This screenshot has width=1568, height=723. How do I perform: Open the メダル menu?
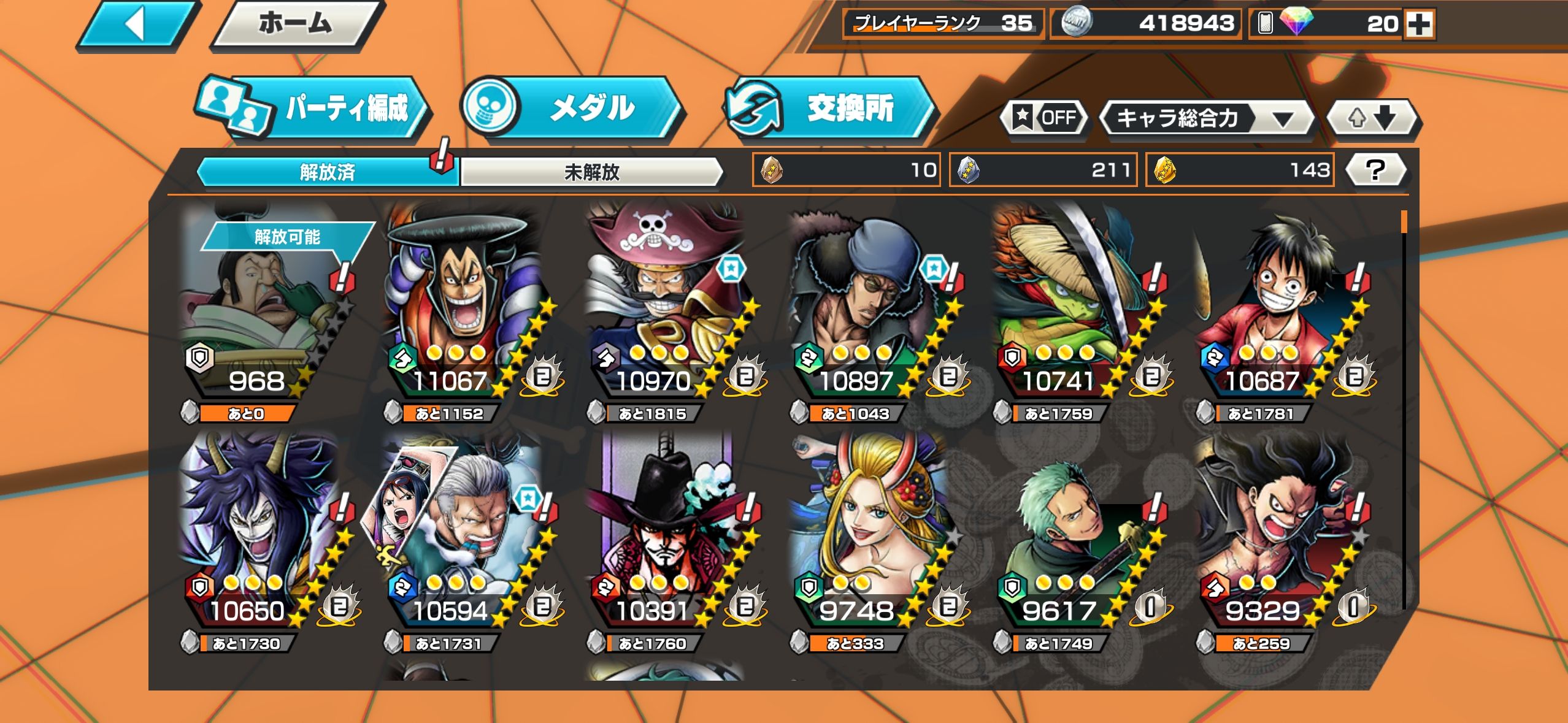click(572, 108)
